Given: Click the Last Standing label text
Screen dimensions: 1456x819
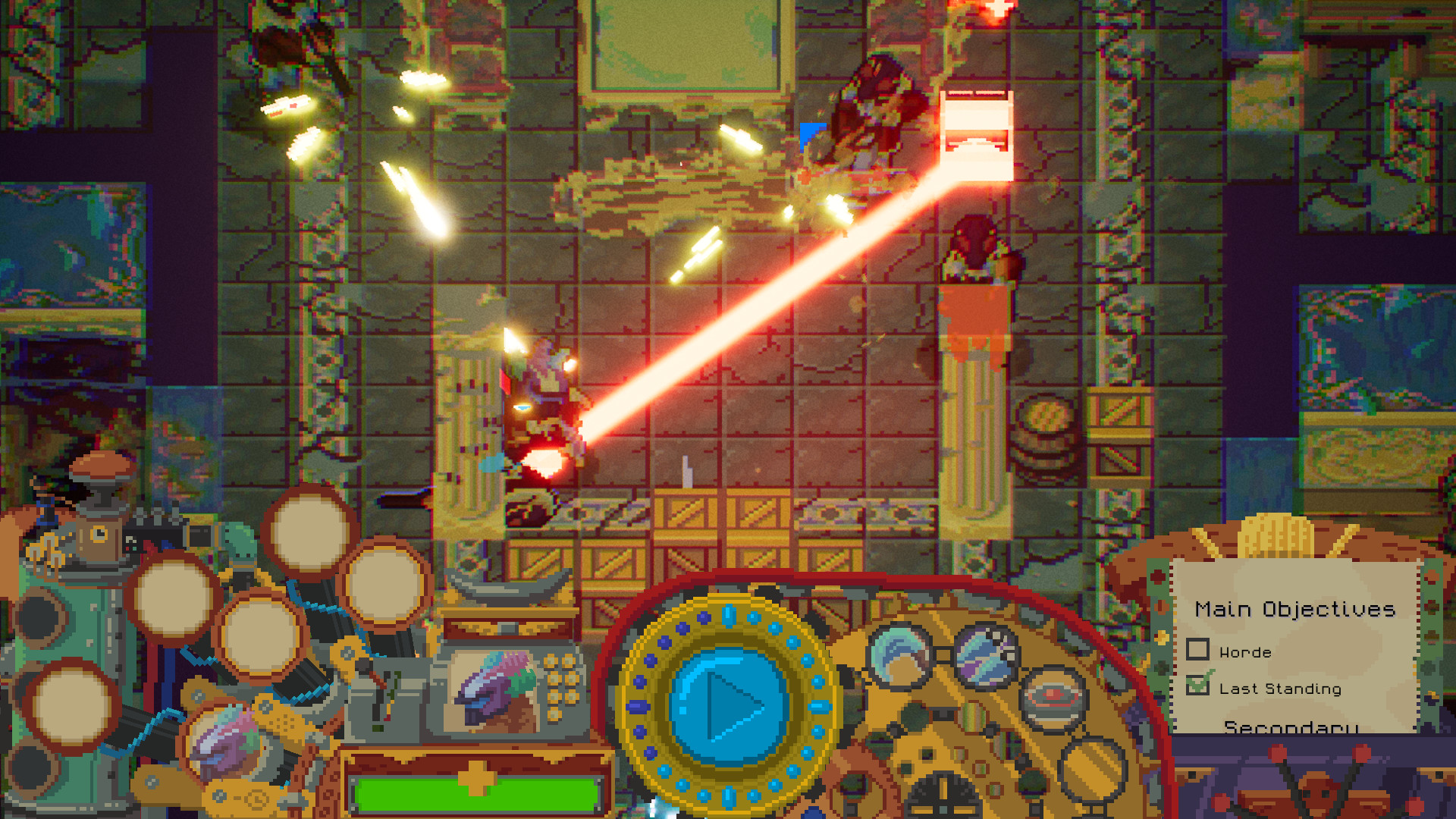Looking at the screenshot, I should pyautogui.click(x=1280, y=689).
